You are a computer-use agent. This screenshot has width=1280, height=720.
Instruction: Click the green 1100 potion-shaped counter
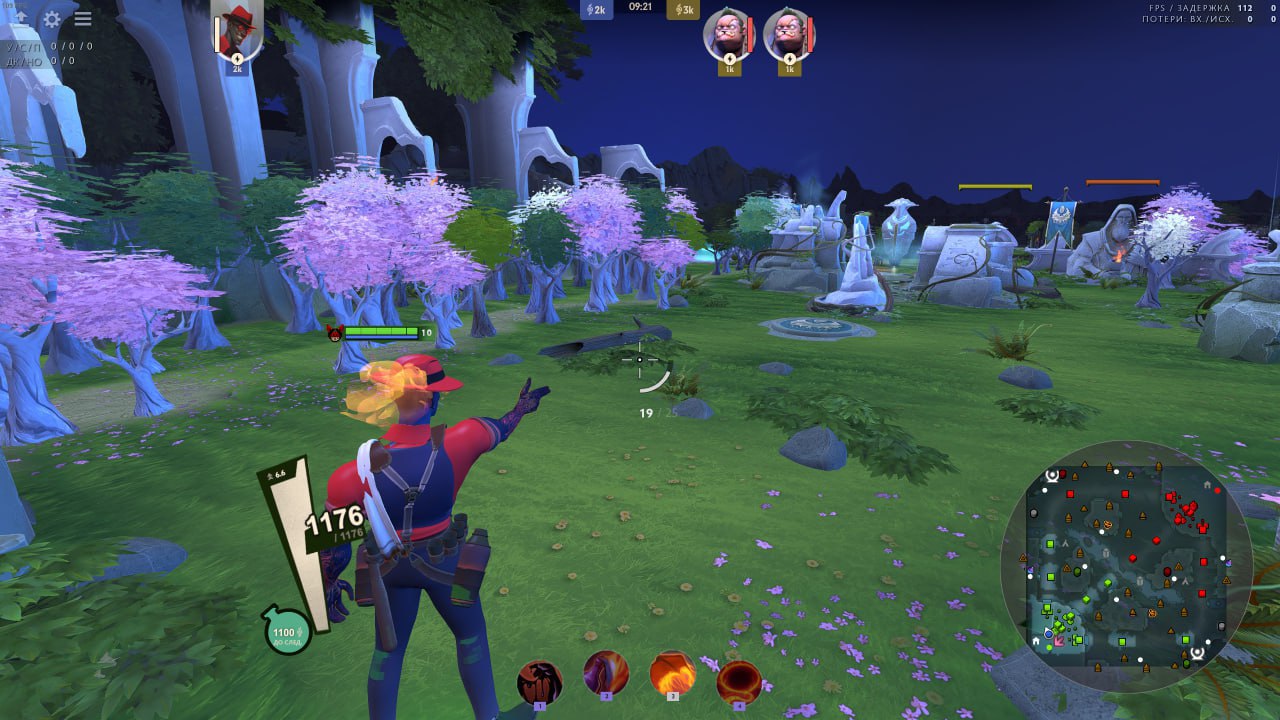tap(286, 632)
